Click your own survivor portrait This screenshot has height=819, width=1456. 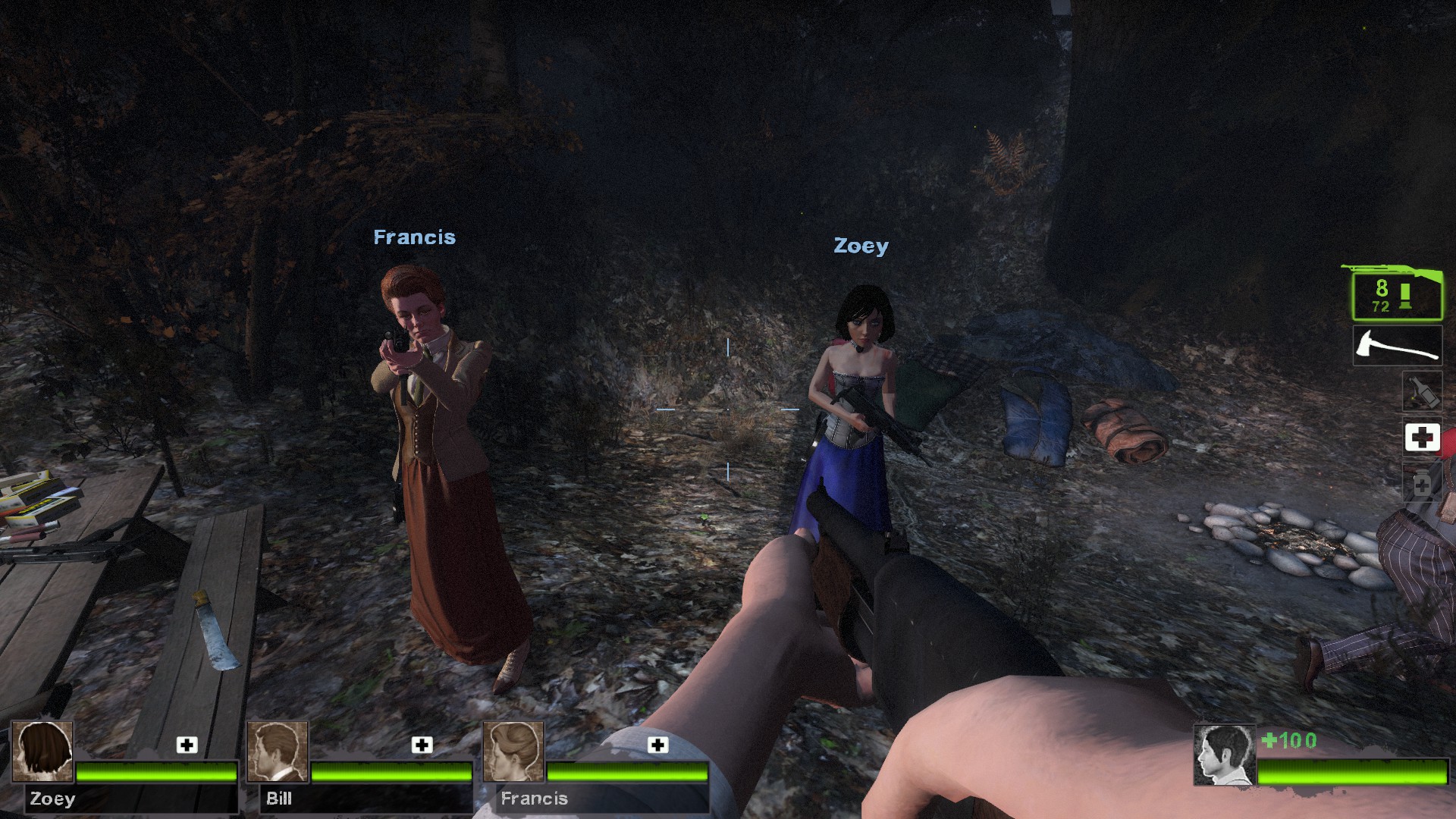tap(1224, 755)
